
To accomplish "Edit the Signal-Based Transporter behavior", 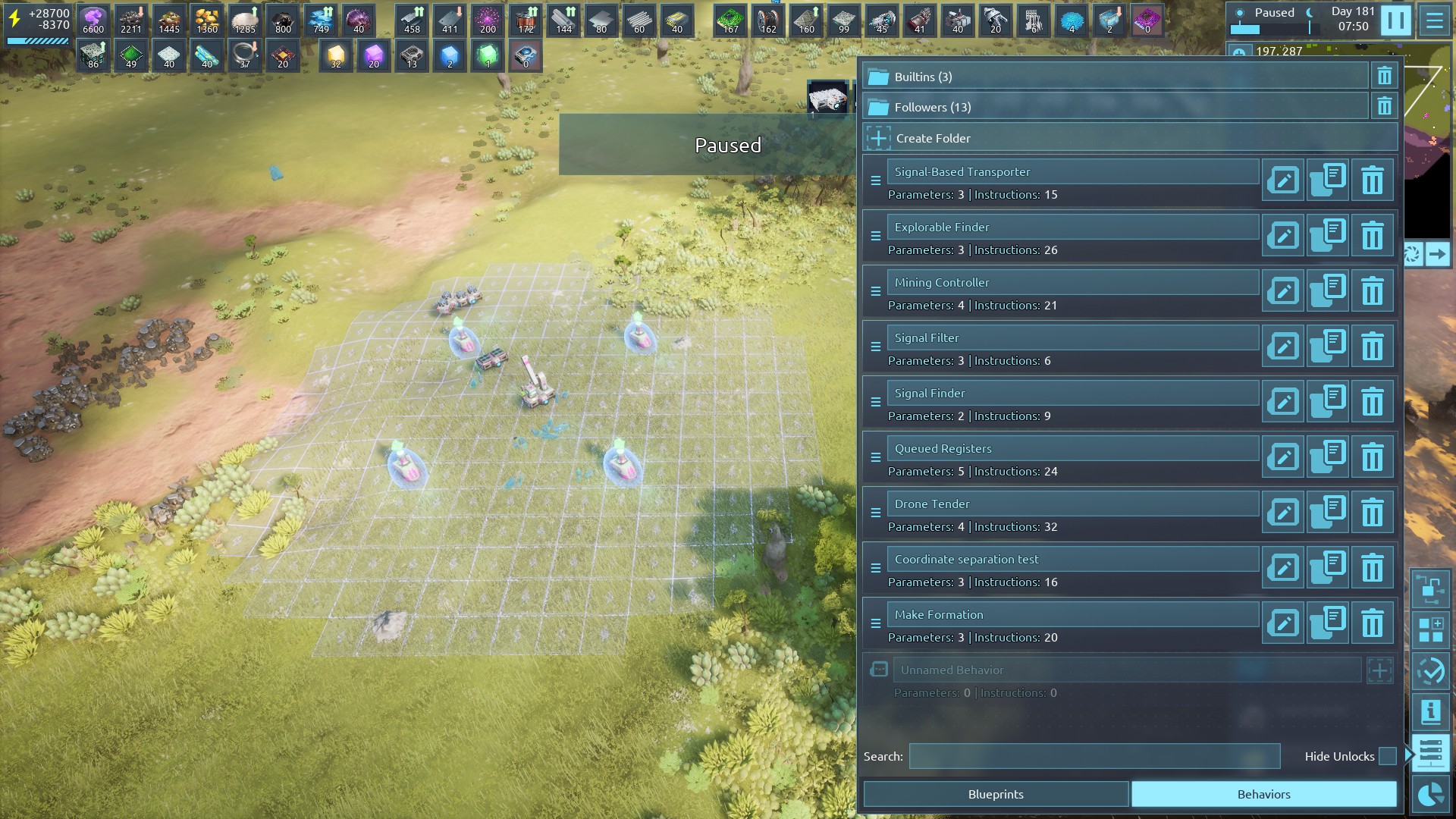I will [1283, 180].
